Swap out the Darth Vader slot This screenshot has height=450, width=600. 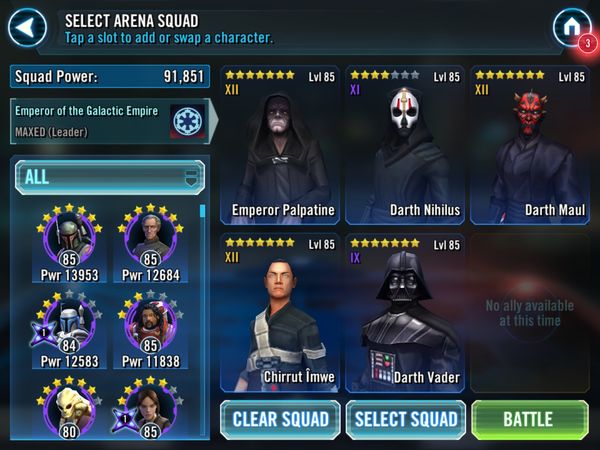pos(407,313)
